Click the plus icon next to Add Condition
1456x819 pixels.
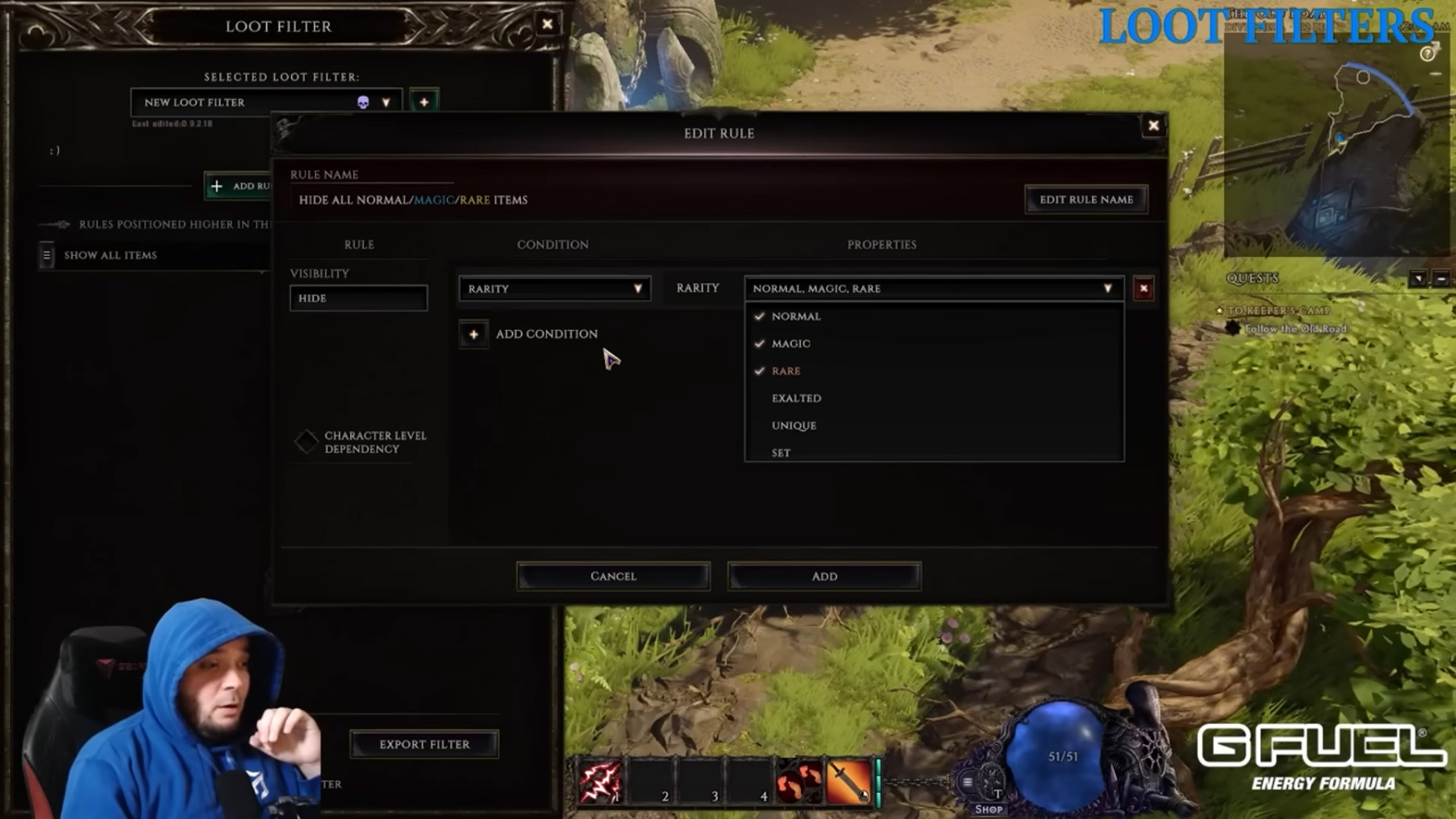click(x=473, y=333)
